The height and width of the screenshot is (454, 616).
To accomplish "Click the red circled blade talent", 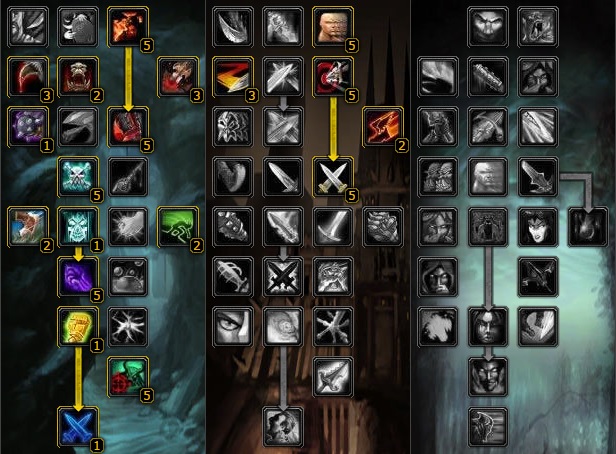I will point(332,75).
